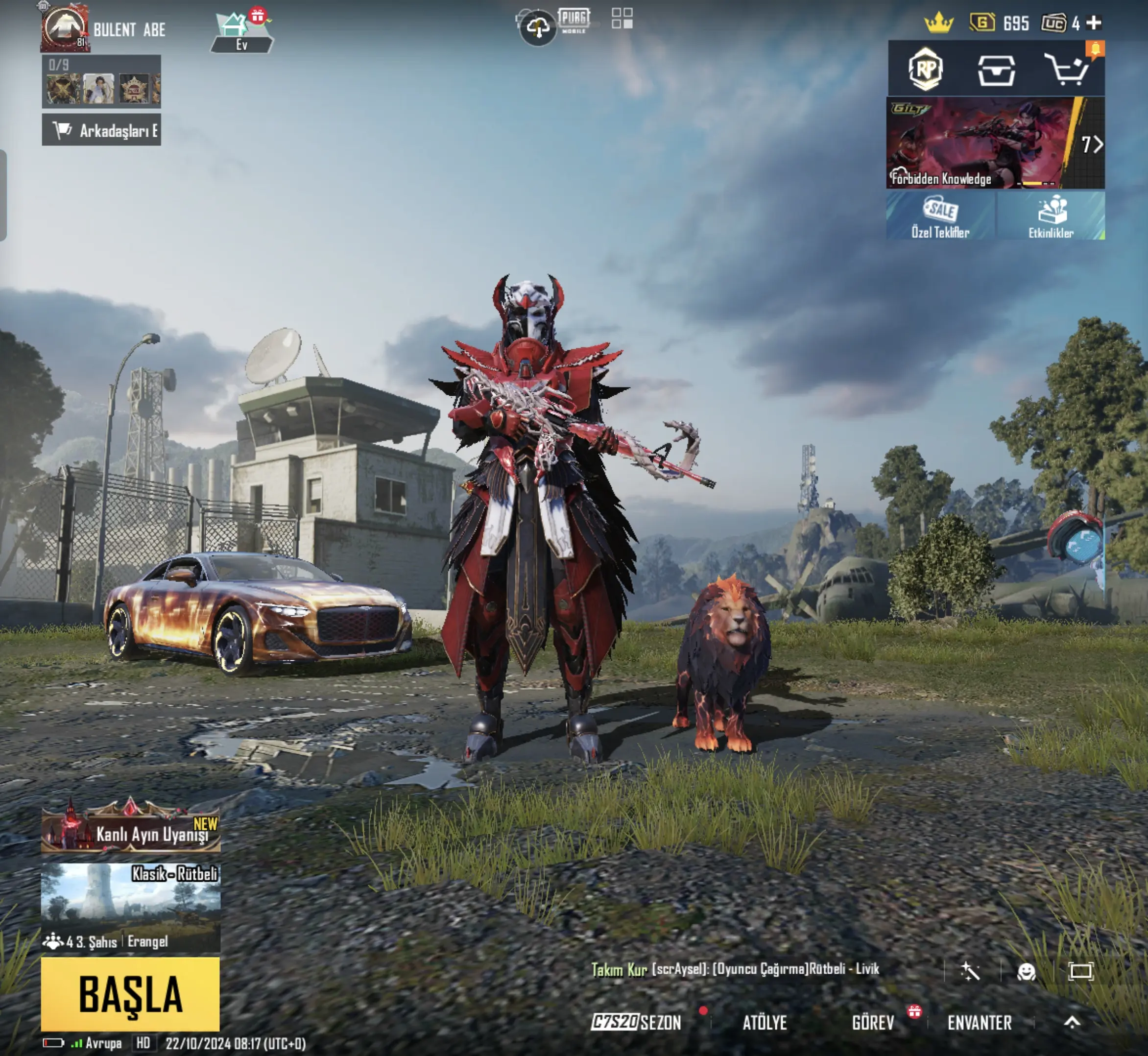1148x1056 pixels.
Task: Open the Envanter inventory menu
Action: [x=980, y=1022]
